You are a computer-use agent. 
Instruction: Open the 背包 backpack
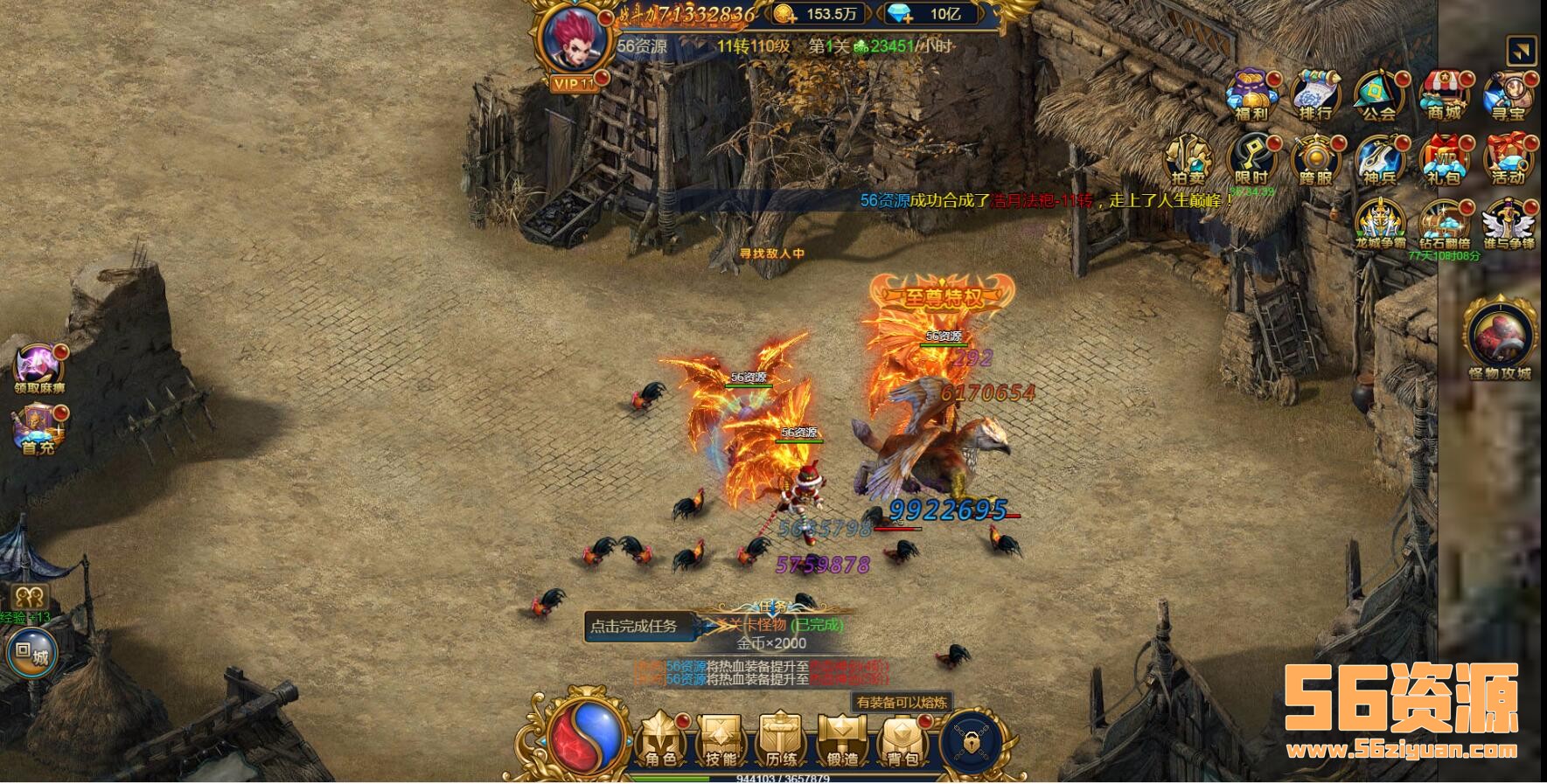[901, 739]
